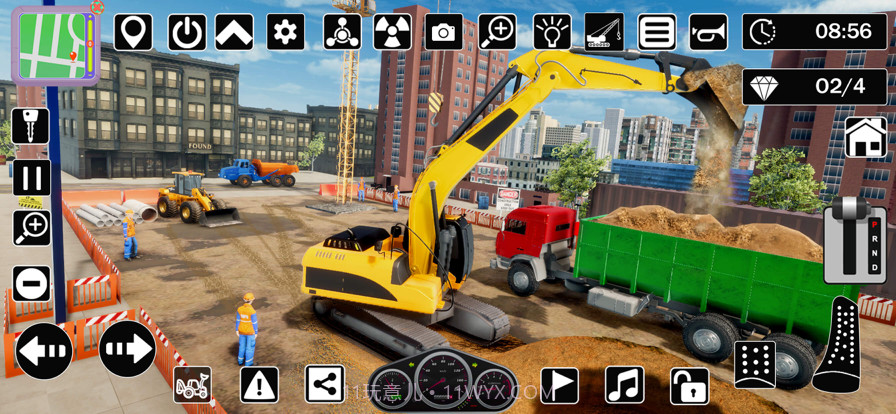
Task: Steer right with the right arrow
Action: (x=126, y=350)
